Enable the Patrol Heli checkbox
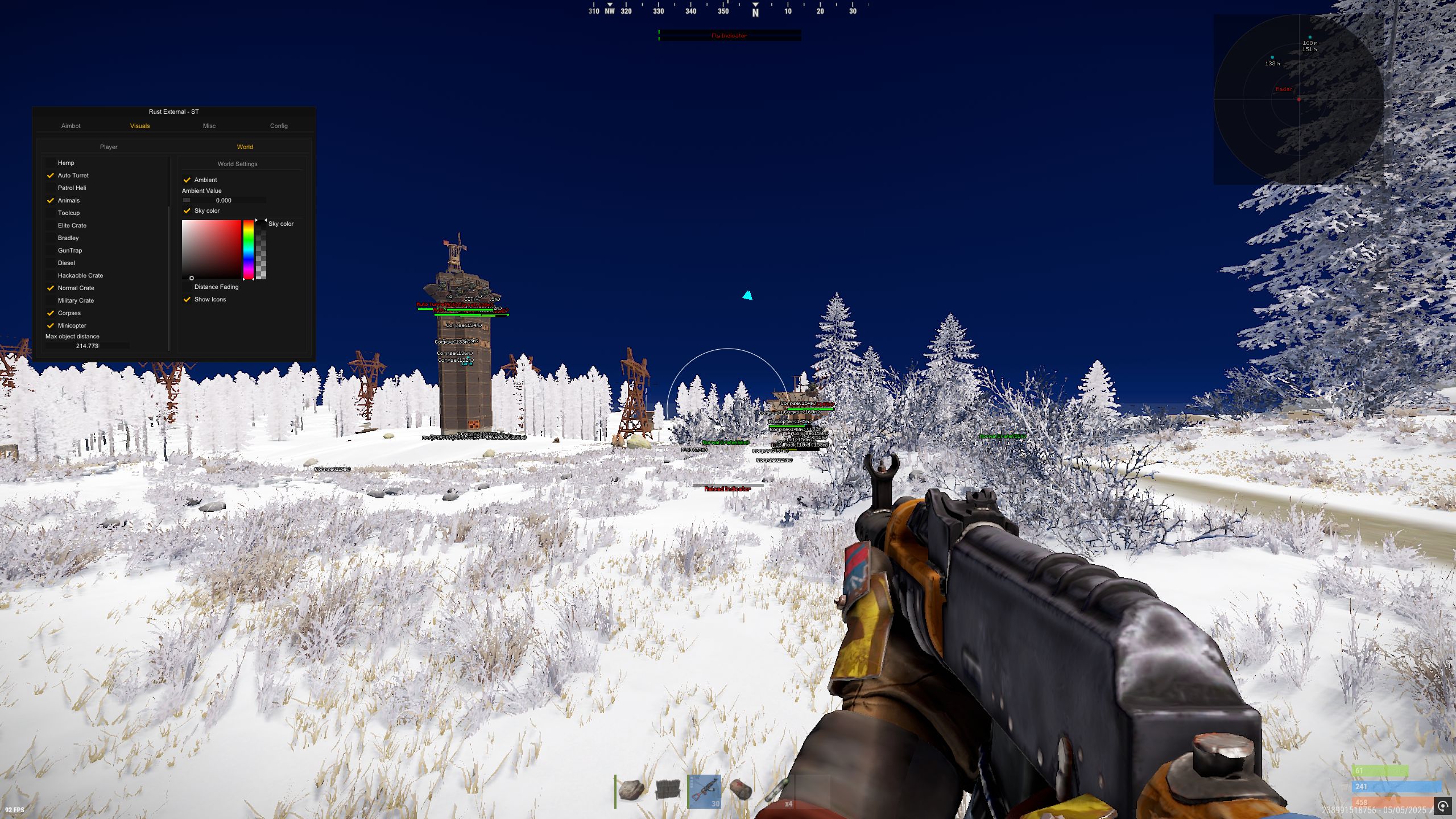Viewport: 1456px width, 819px height. point(51,188)
